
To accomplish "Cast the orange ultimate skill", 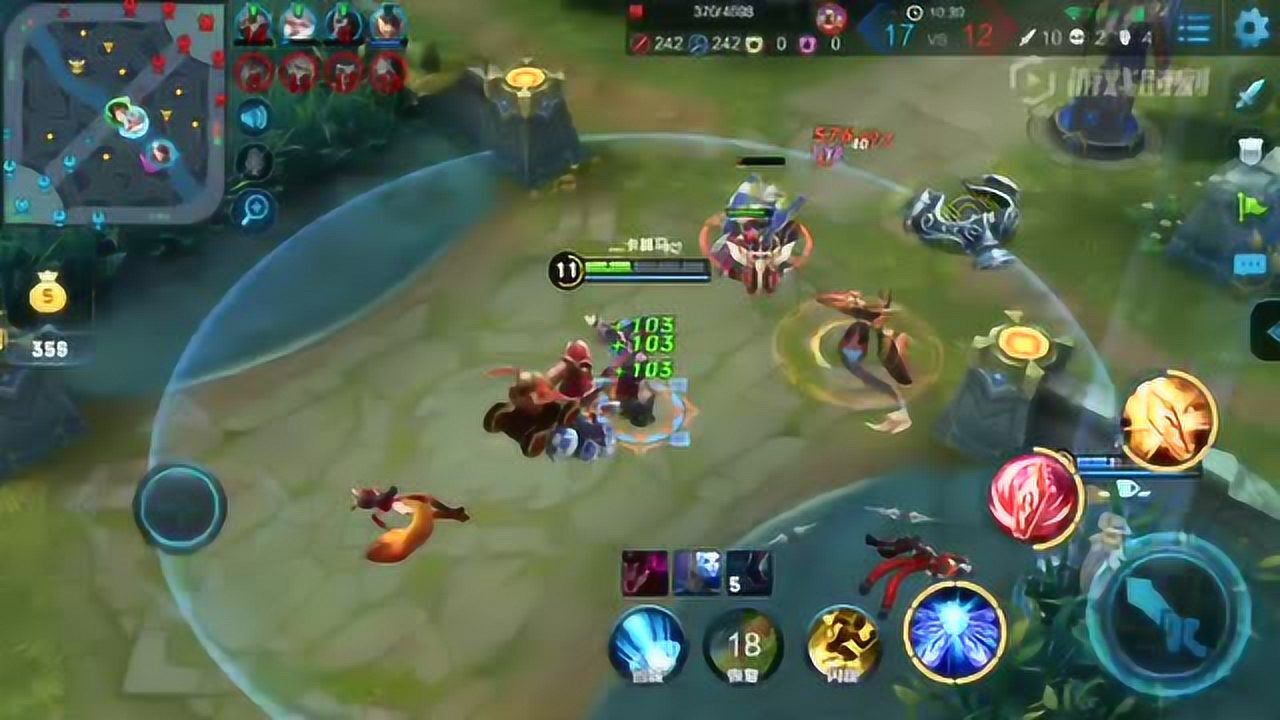I will (1166, 419).
